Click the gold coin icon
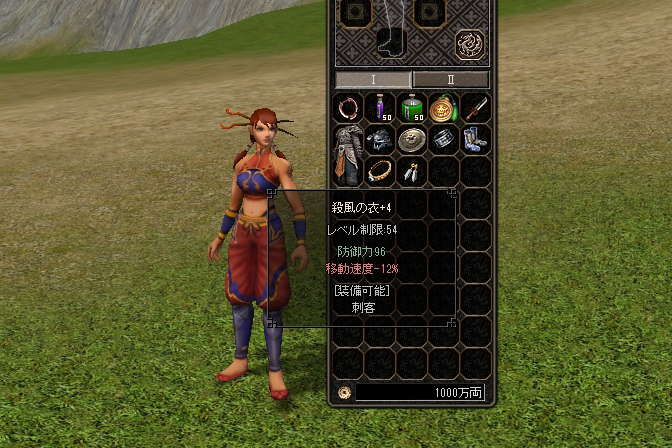672x448 pixels. tap(344, 393)
